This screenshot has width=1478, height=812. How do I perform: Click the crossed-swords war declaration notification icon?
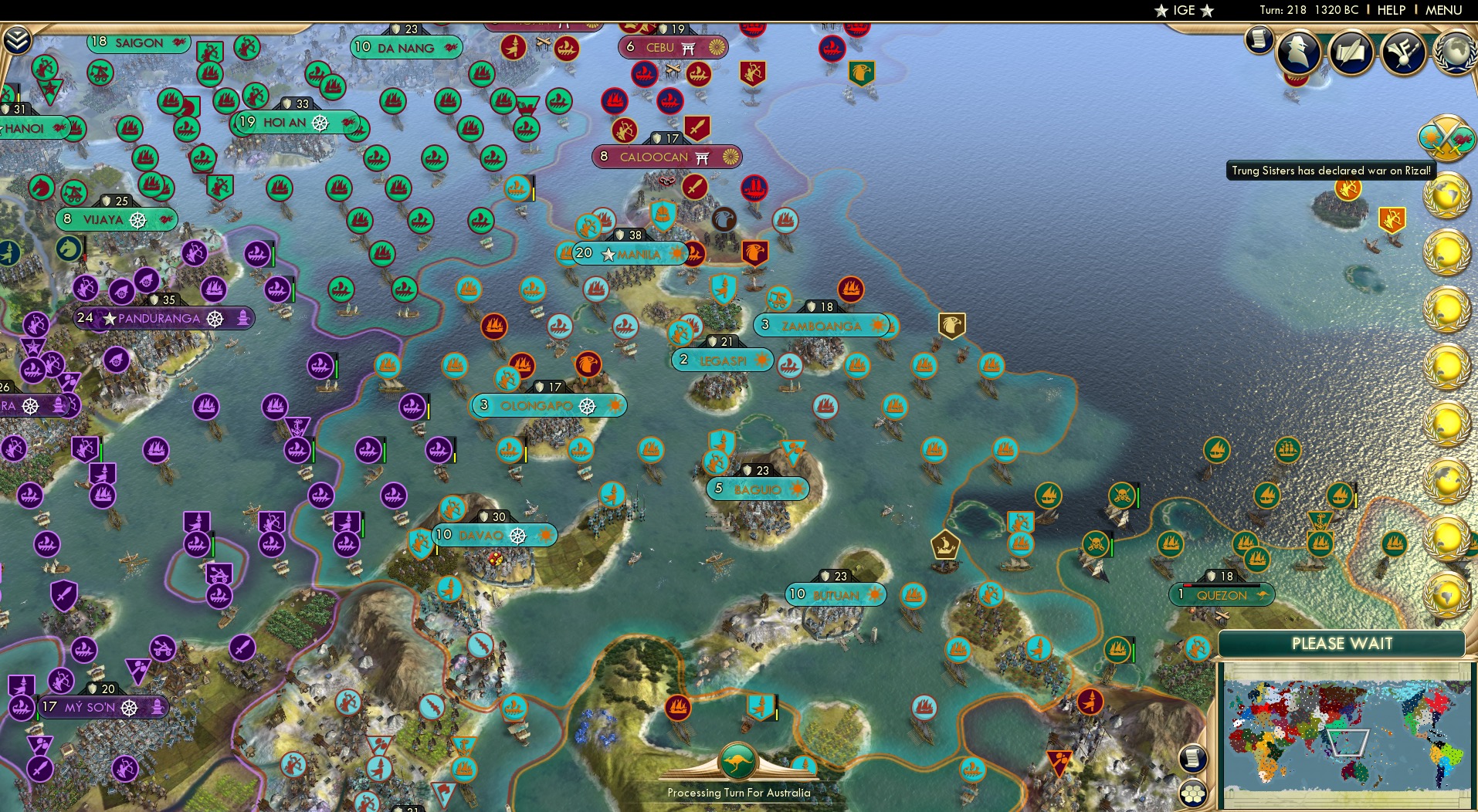click(x=1447, y=137)
